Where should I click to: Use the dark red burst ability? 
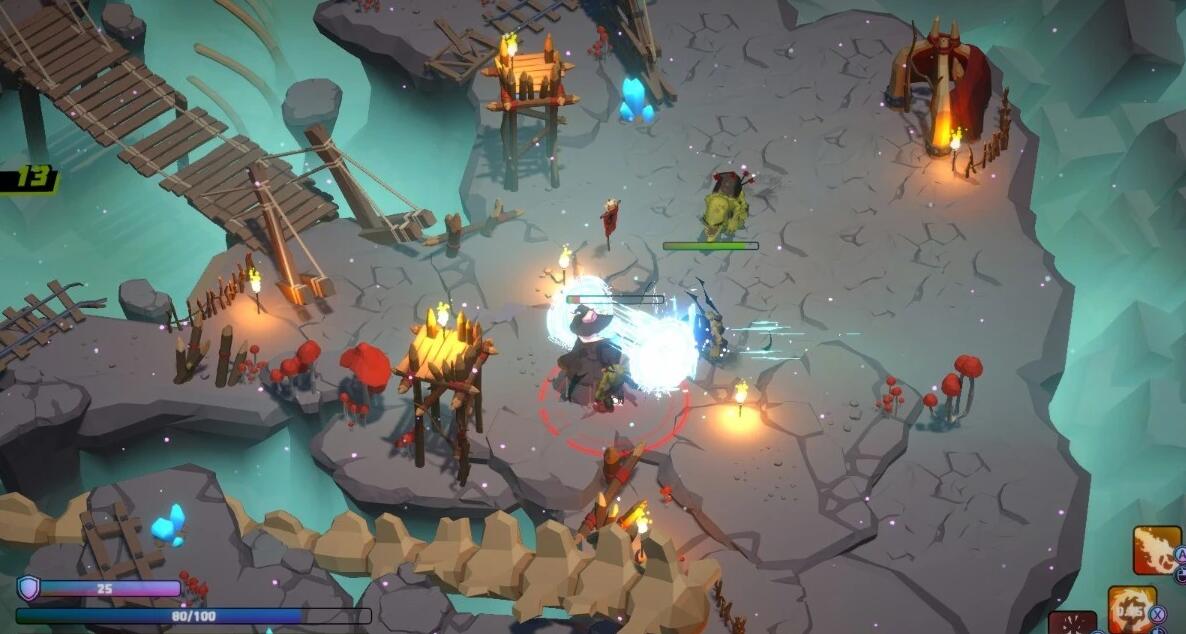pos(1072,622)
